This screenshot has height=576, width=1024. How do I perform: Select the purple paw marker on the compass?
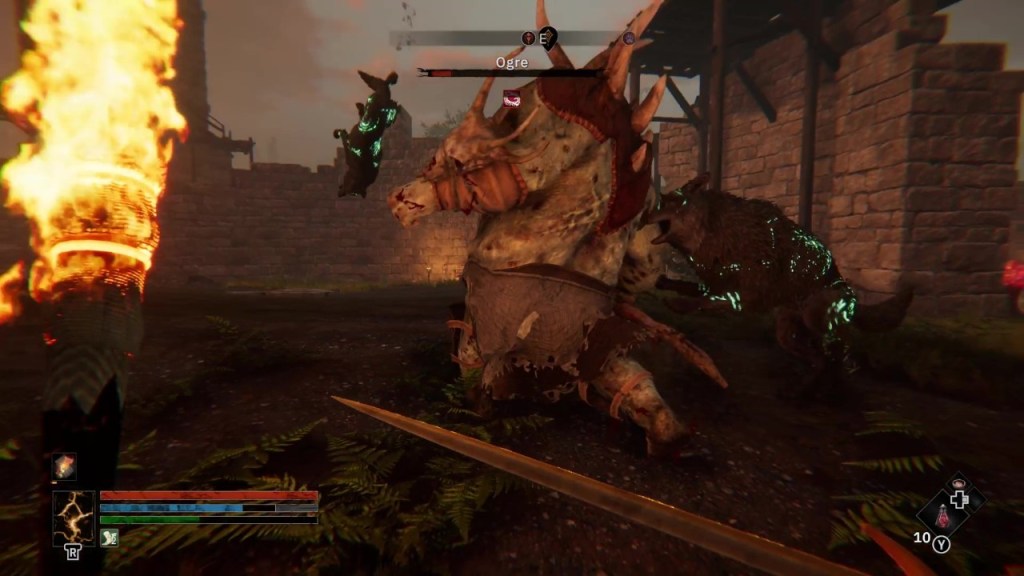pos(629,38)
